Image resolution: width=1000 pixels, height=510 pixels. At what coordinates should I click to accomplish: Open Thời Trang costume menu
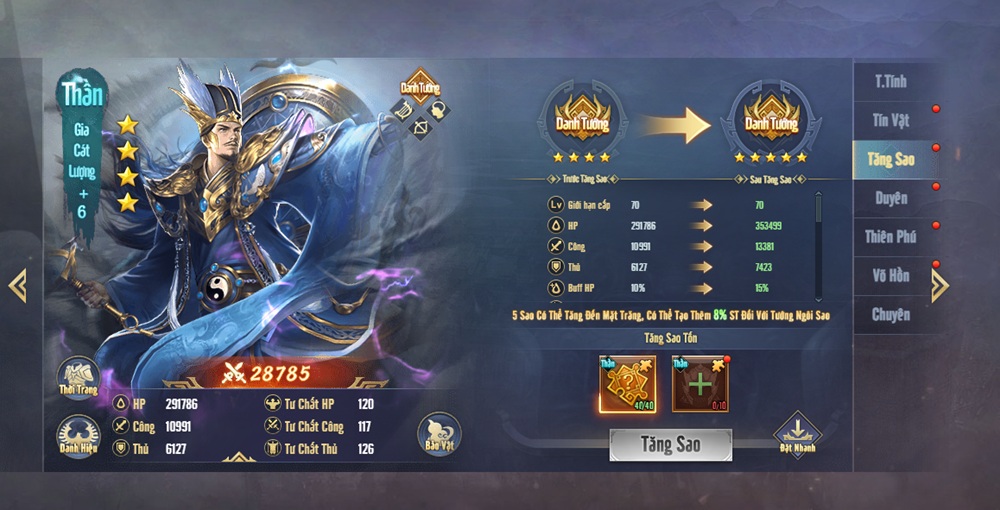pos(78,377)
